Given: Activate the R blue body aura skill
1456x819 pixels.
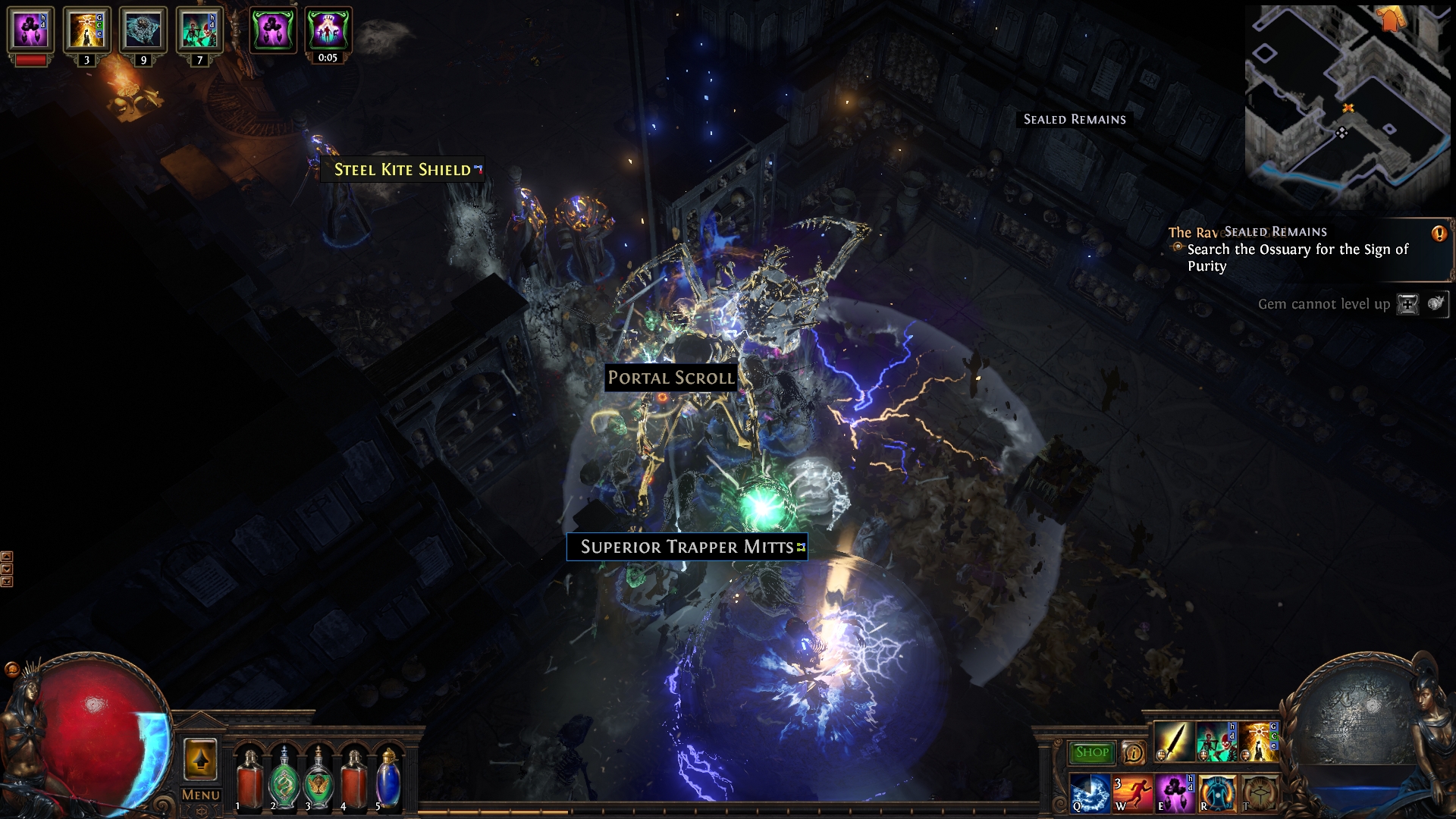Looking at the screenshot, I should (1217, 792).
